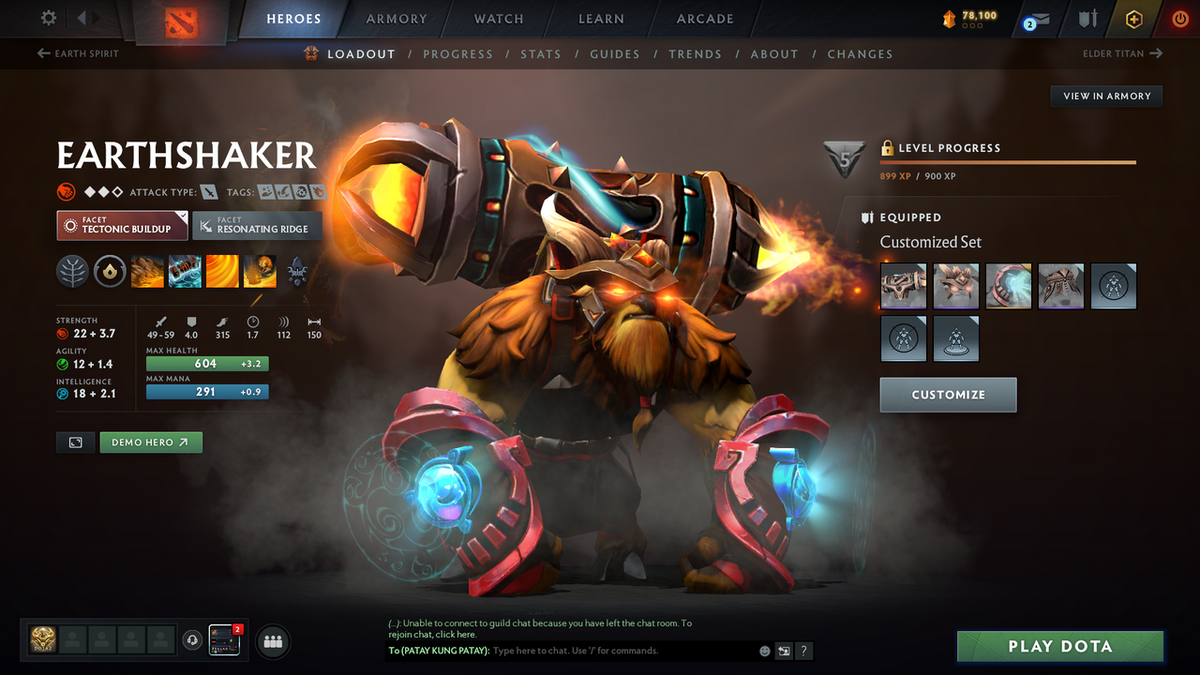Open the Watch section

click(x=498, y=19)
